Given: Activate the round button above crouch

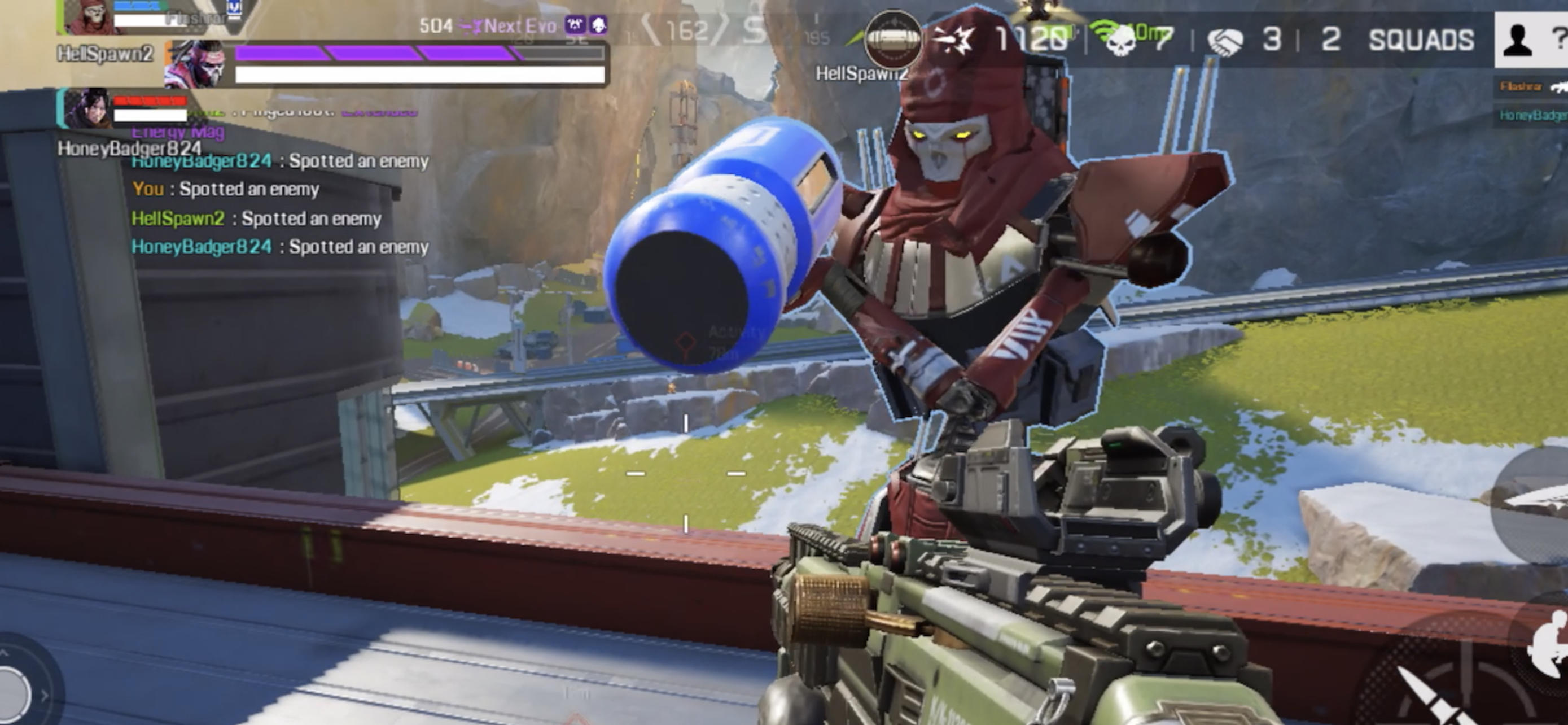Looking at the screenshot, I should tap(1534, 505).
